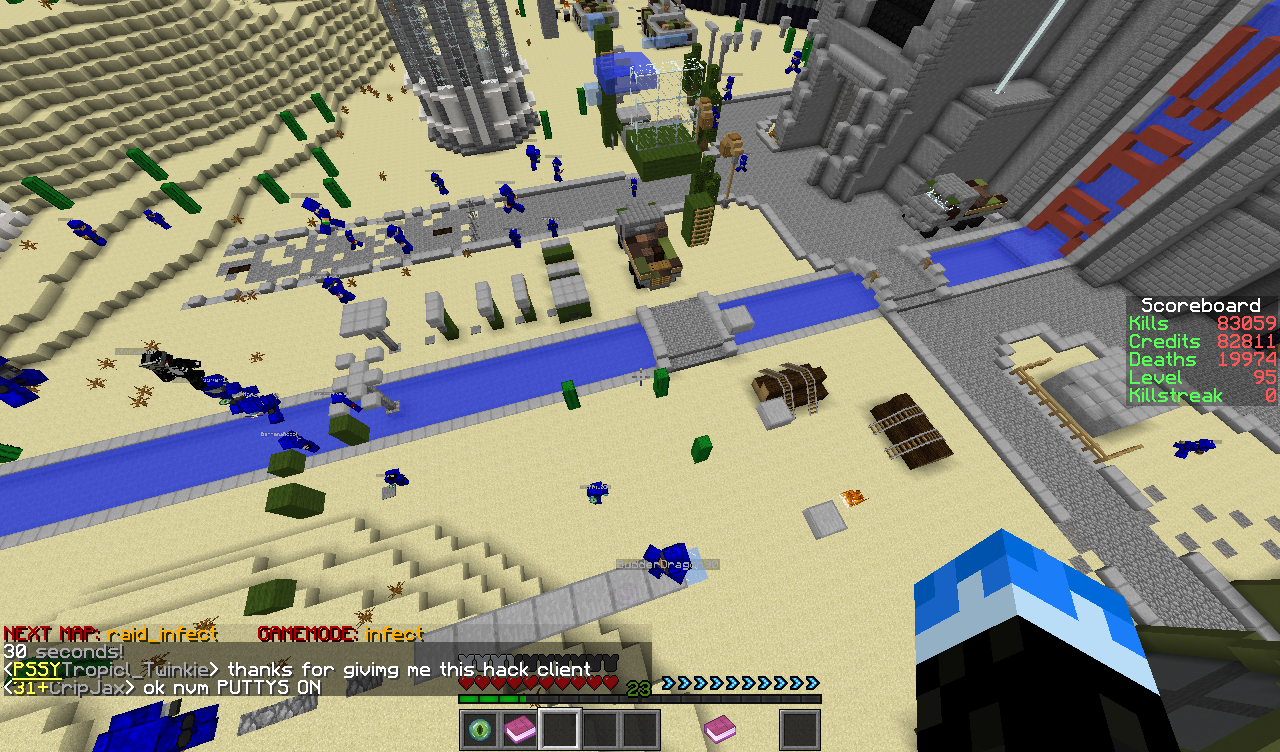This screenshot has height=752, width=1280.
Task: Choose the pink book in the frameless hotbar slot
Action: [x=720, y=730]
